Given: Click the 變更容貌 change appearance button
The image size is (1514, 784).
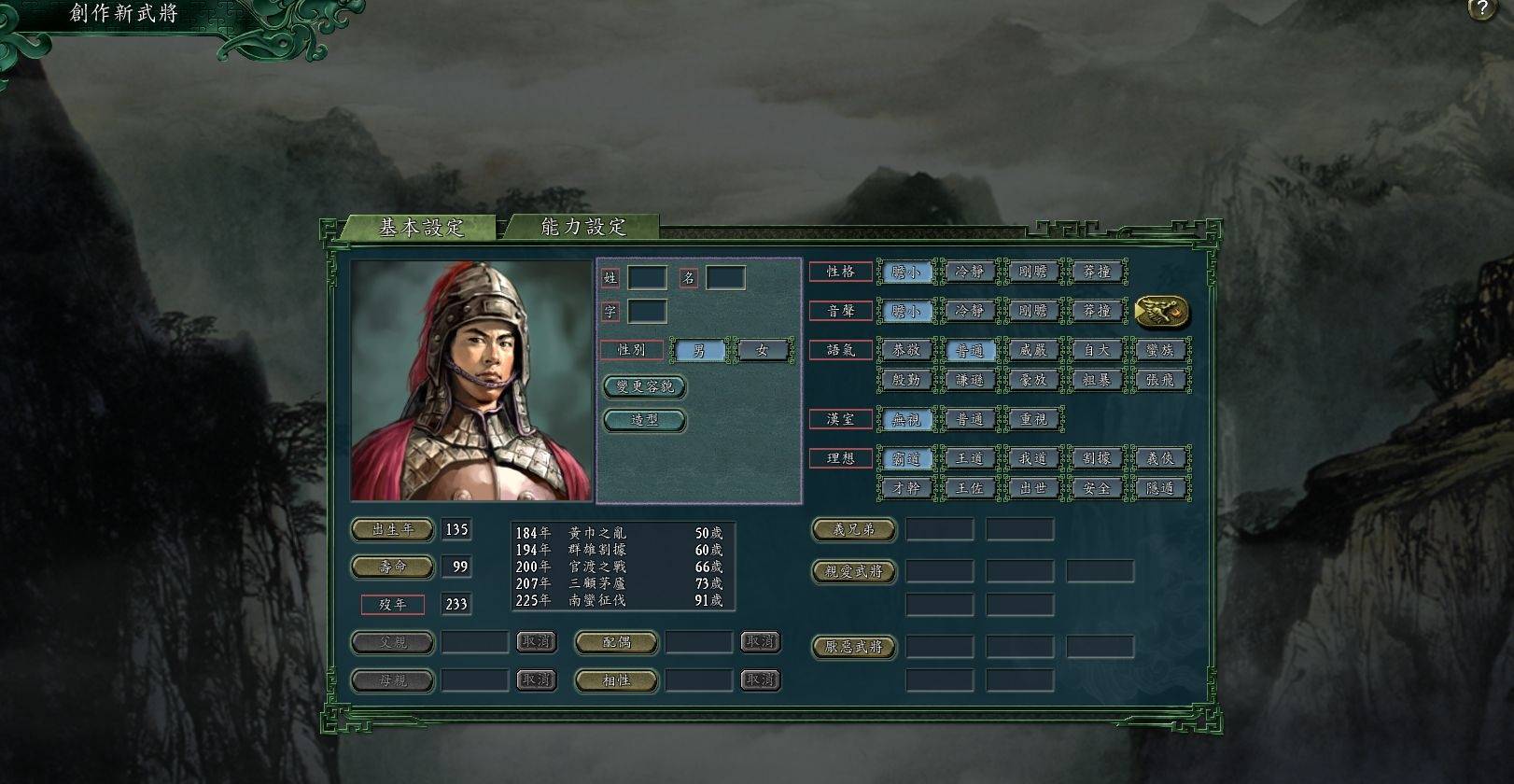Looking at the screenshot, I should tap(645, 387).
